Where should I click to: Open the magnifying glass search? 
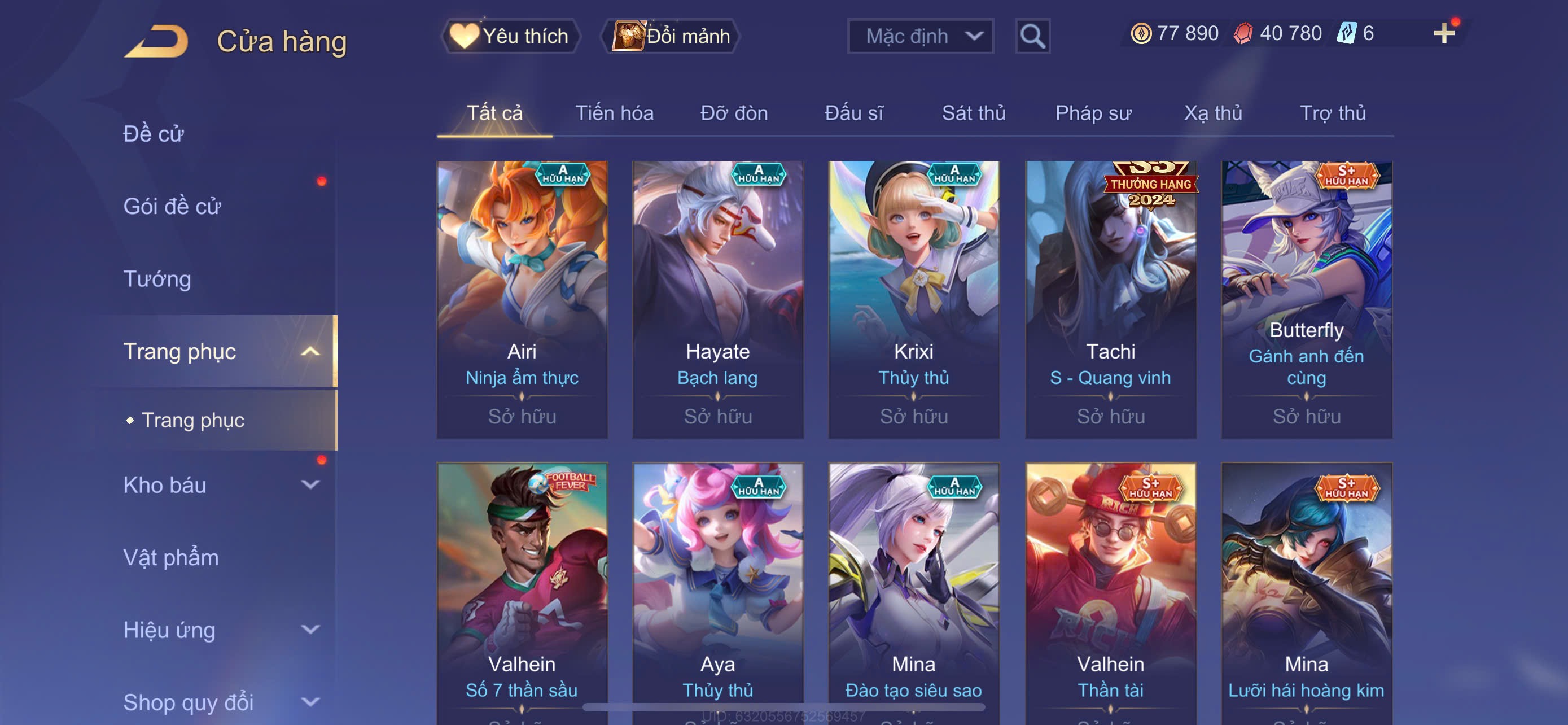[1032, 37]
